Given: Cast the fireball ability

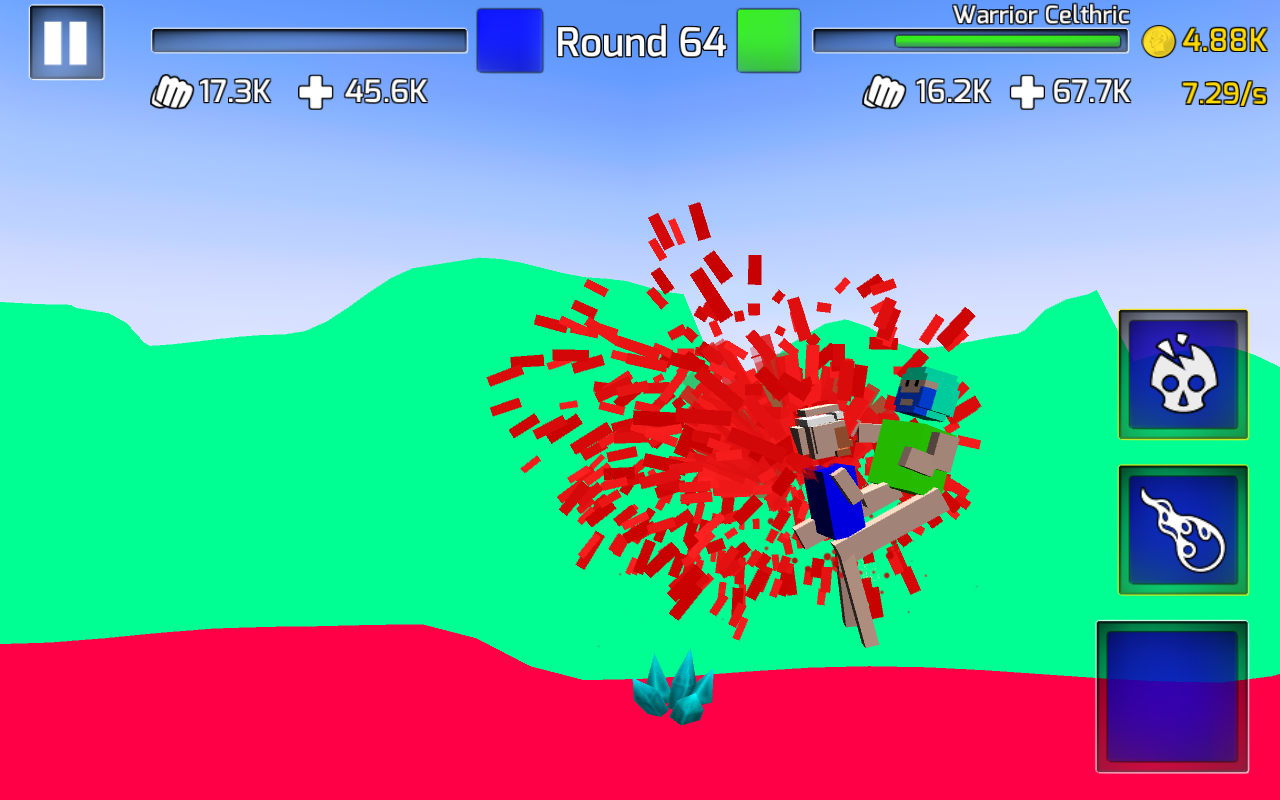Looking at the screenshot, I should pos(1183,528).
